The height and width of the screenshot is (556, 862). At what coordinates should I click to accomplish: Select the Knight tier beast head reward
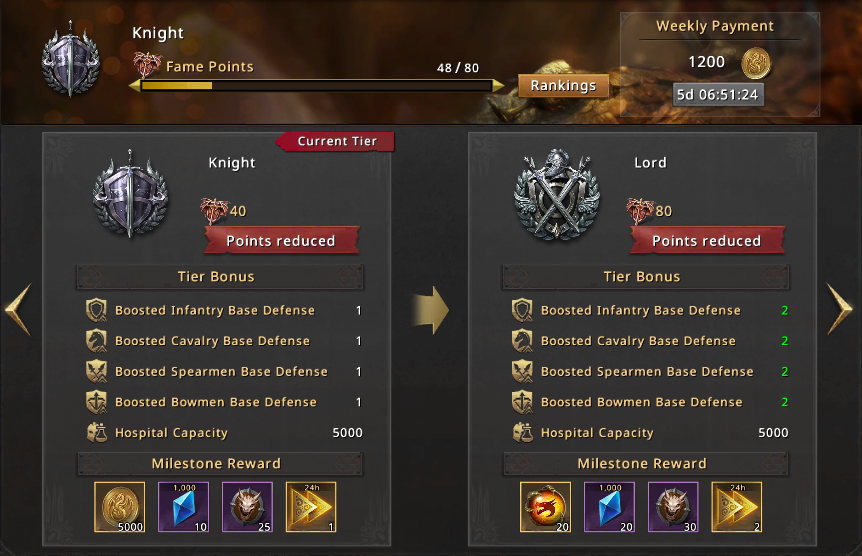[247, 507]
